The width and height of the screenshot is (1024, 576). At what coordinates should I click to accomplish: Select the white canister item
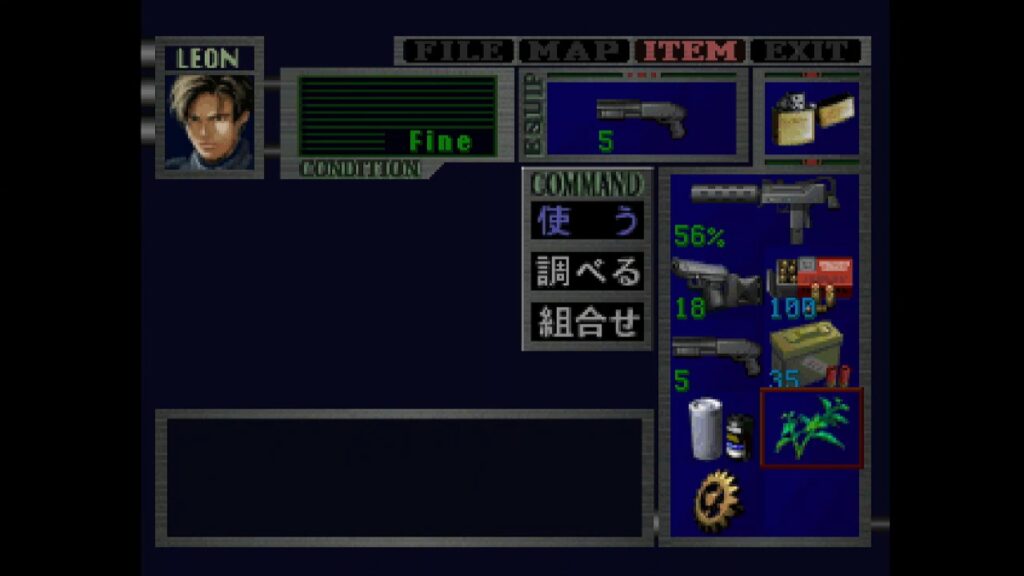715,428
